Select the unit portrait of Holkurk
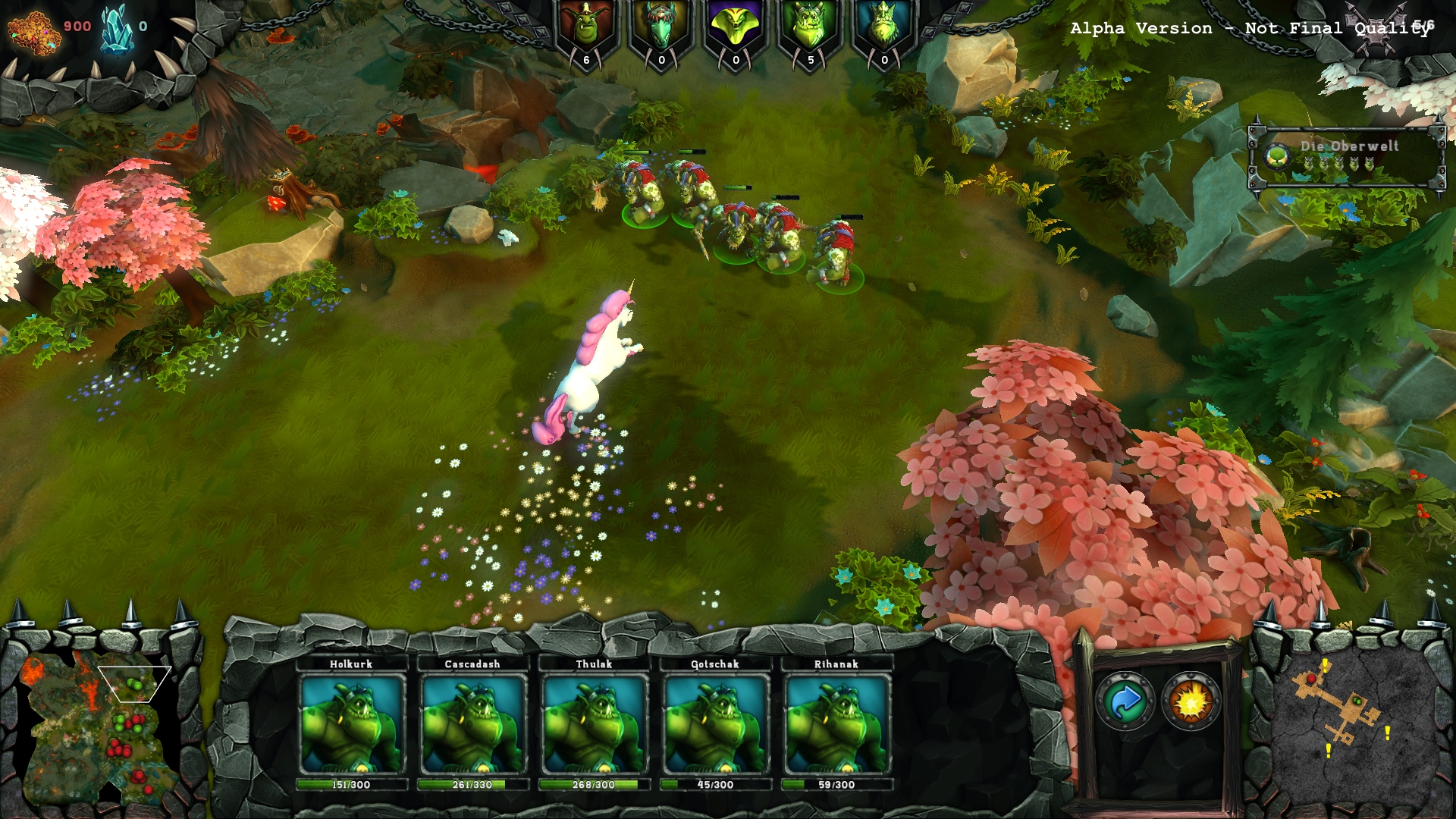The width and height of the screenshot is (1456, 819). (x=351, y=723)
